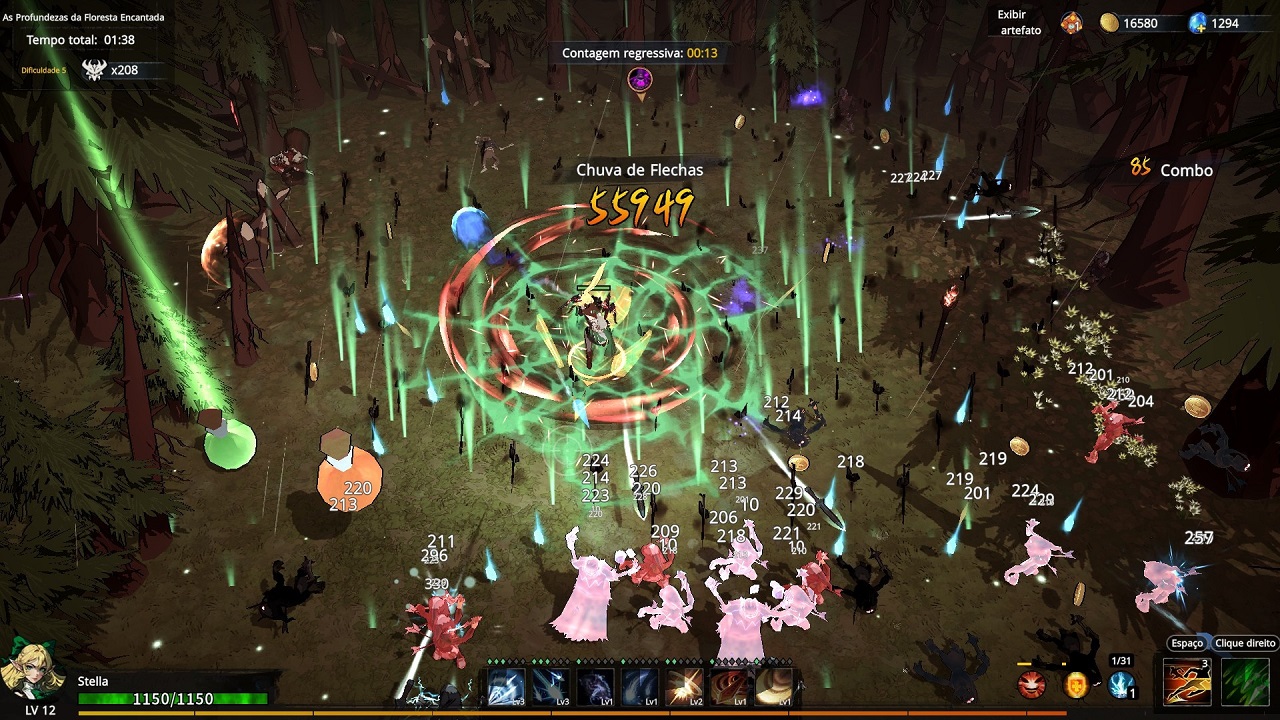Toggle the blue lightning buff showing 1/31
The height and width of the screenshot is (720, 1280).
coord(1120,683)
